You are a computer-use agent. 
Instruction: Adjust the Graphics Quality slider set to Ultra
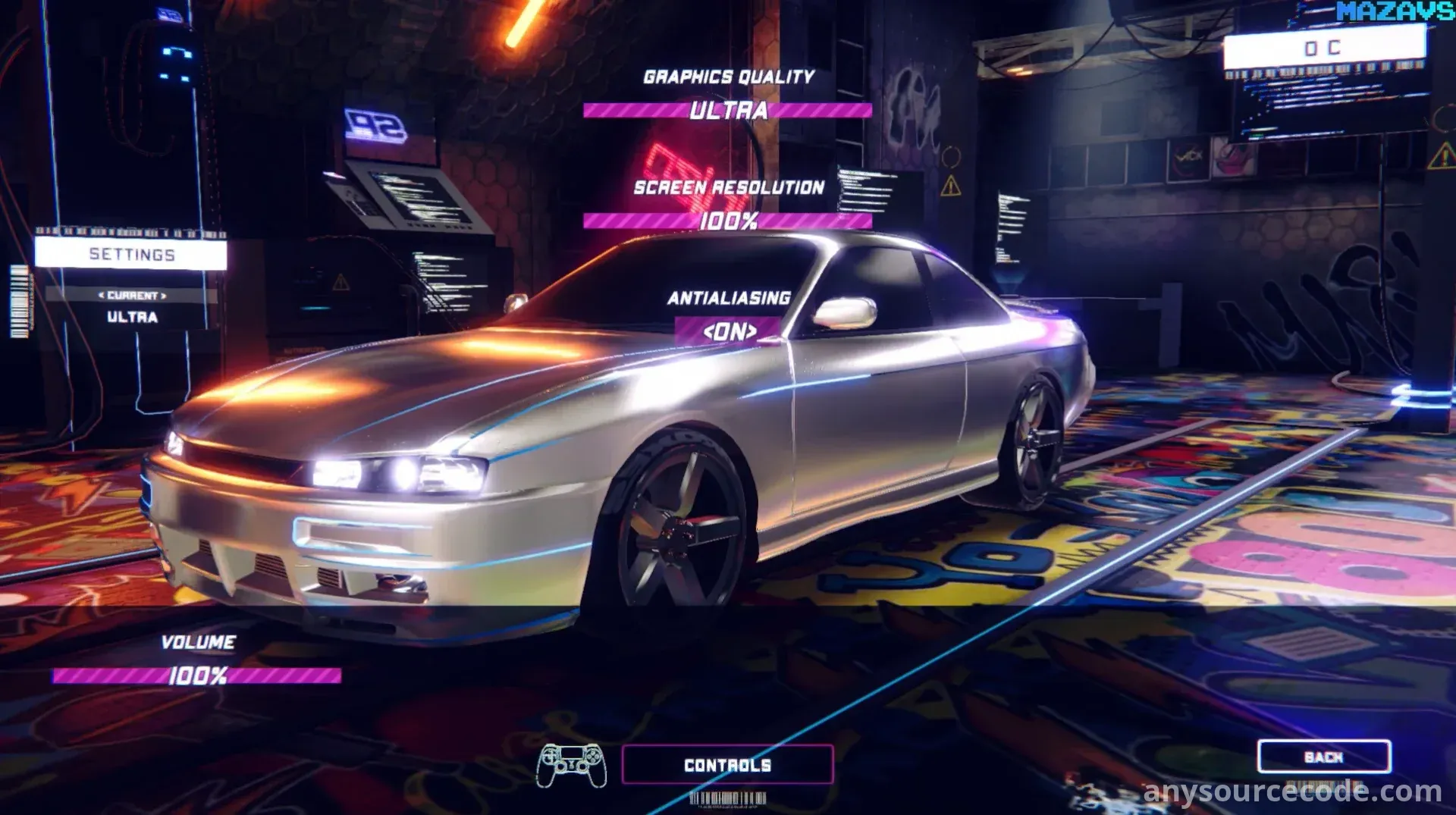click(727, 111)
